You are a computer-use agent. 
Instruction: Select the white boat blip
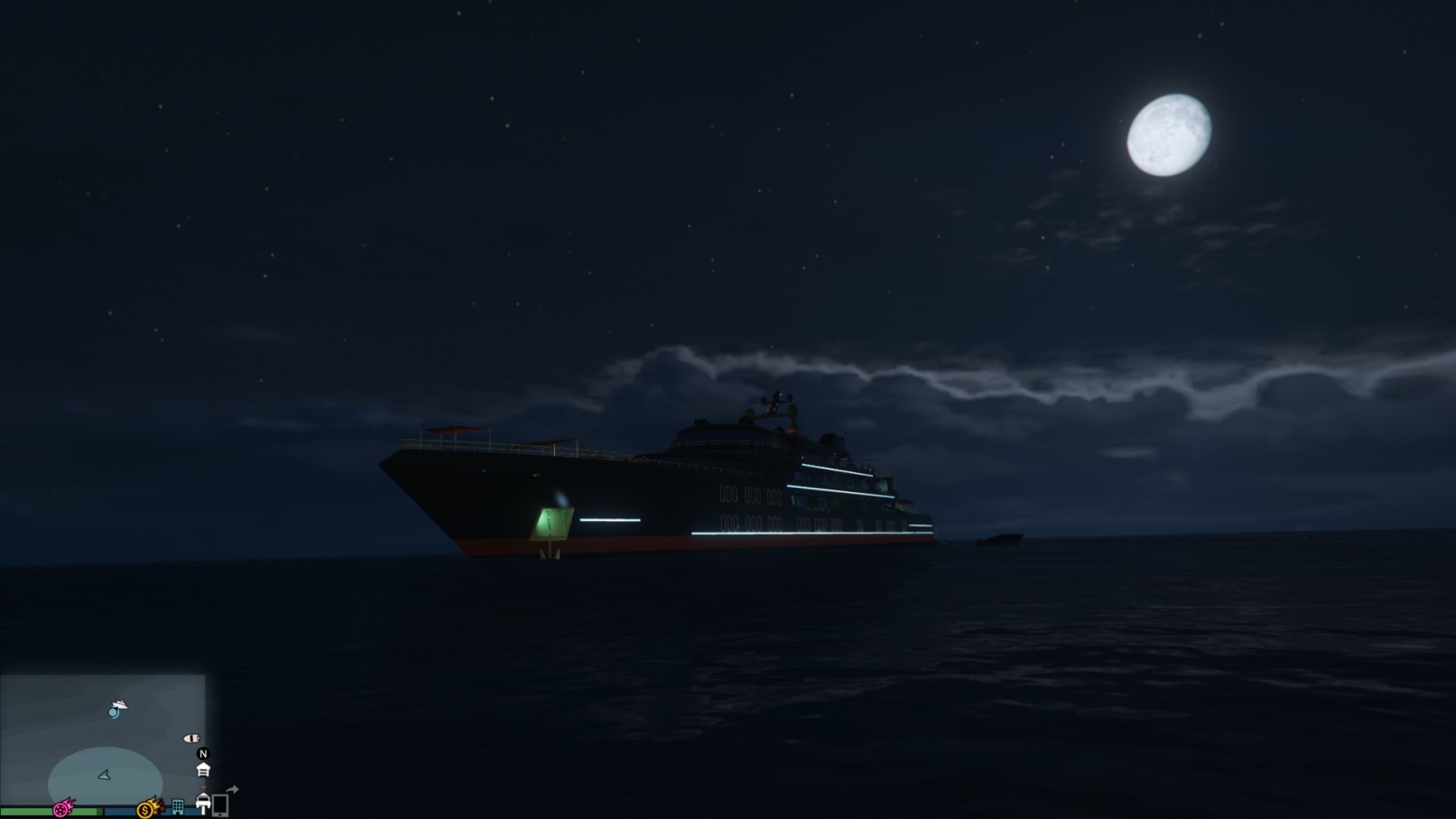(x=191, y=739)
